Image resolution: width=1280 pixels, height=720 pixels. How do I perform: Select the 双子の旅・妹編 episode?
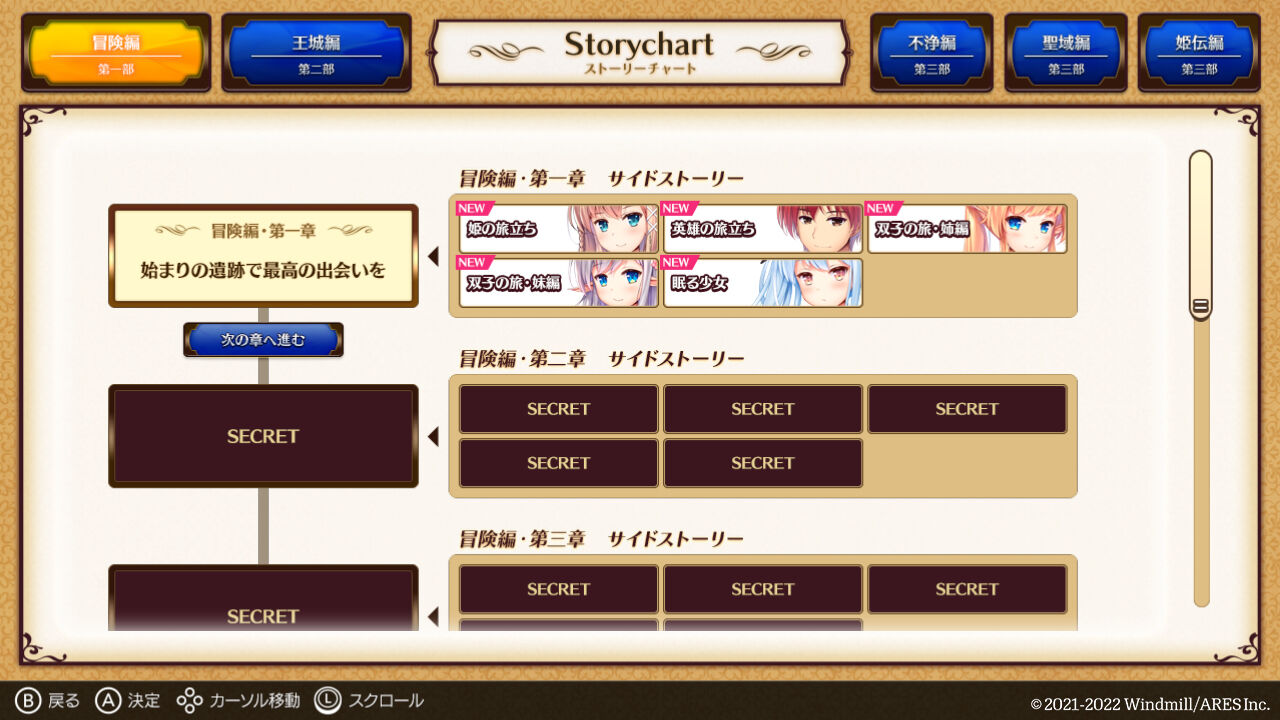[x=558, y=284]
